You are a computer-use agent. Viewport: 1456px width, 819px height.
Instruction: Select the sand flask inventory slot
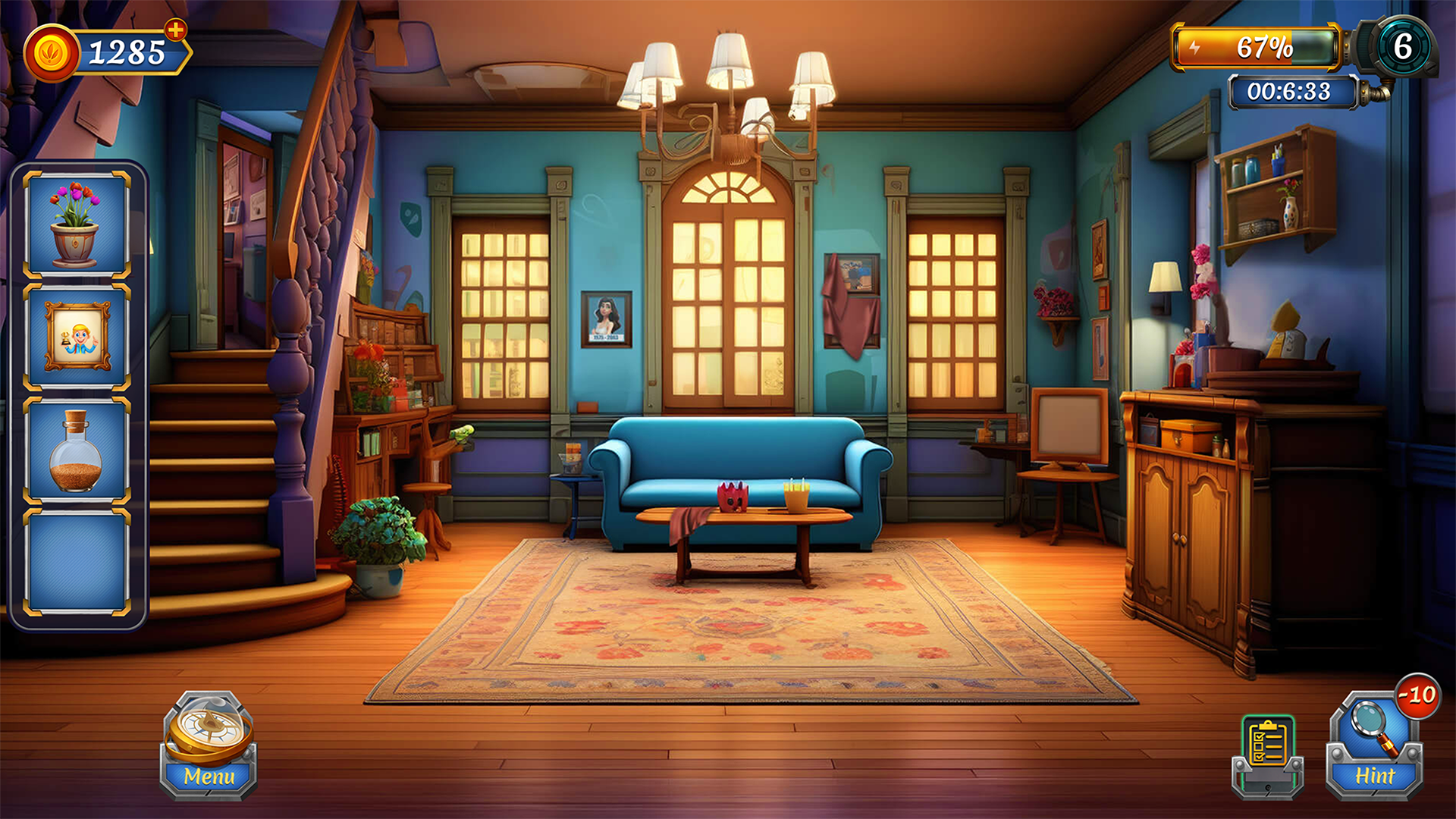pyautogui.click(x=77, y=450)
